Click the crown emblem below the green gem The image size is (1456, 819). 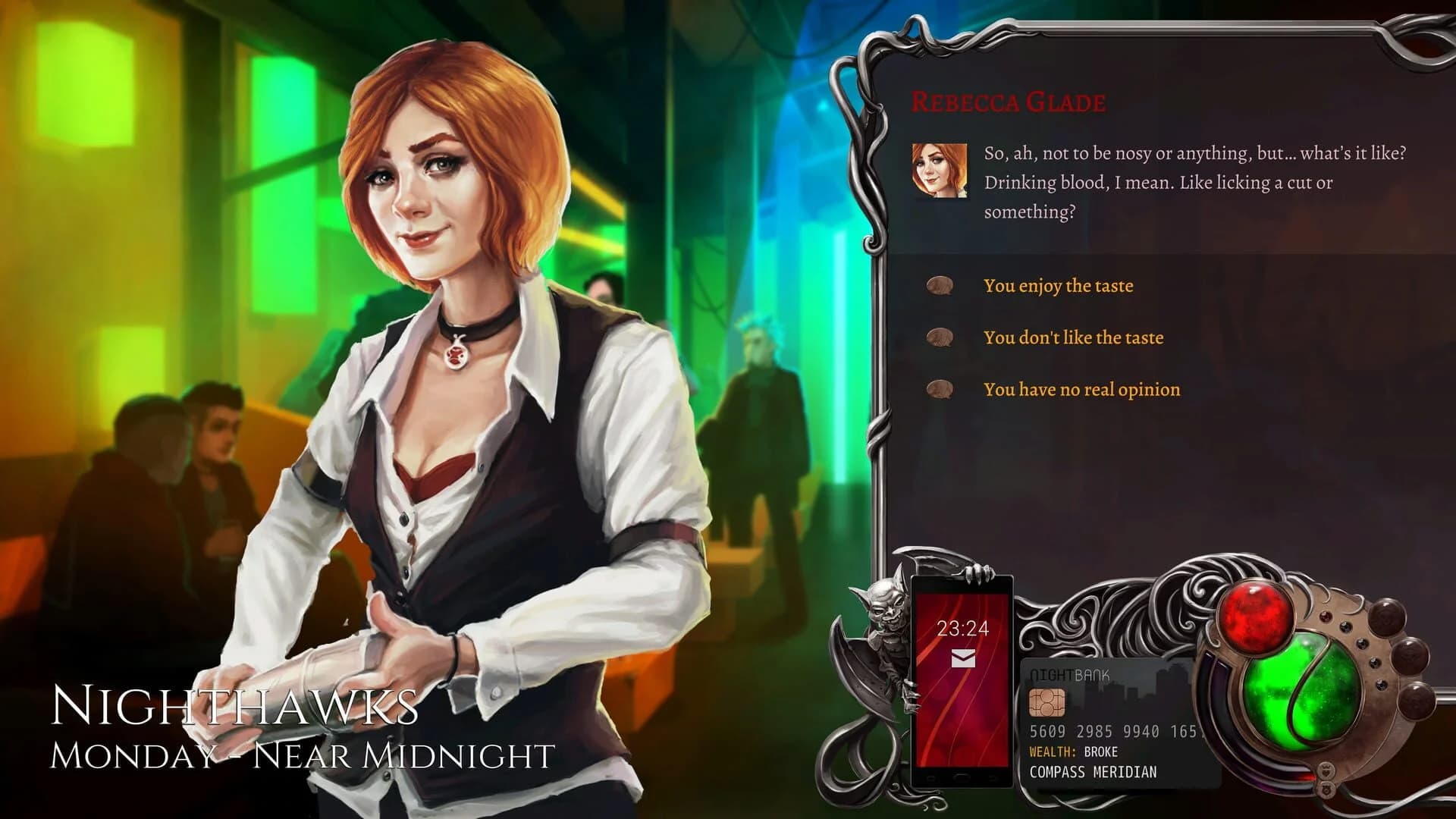(1326, 770)
